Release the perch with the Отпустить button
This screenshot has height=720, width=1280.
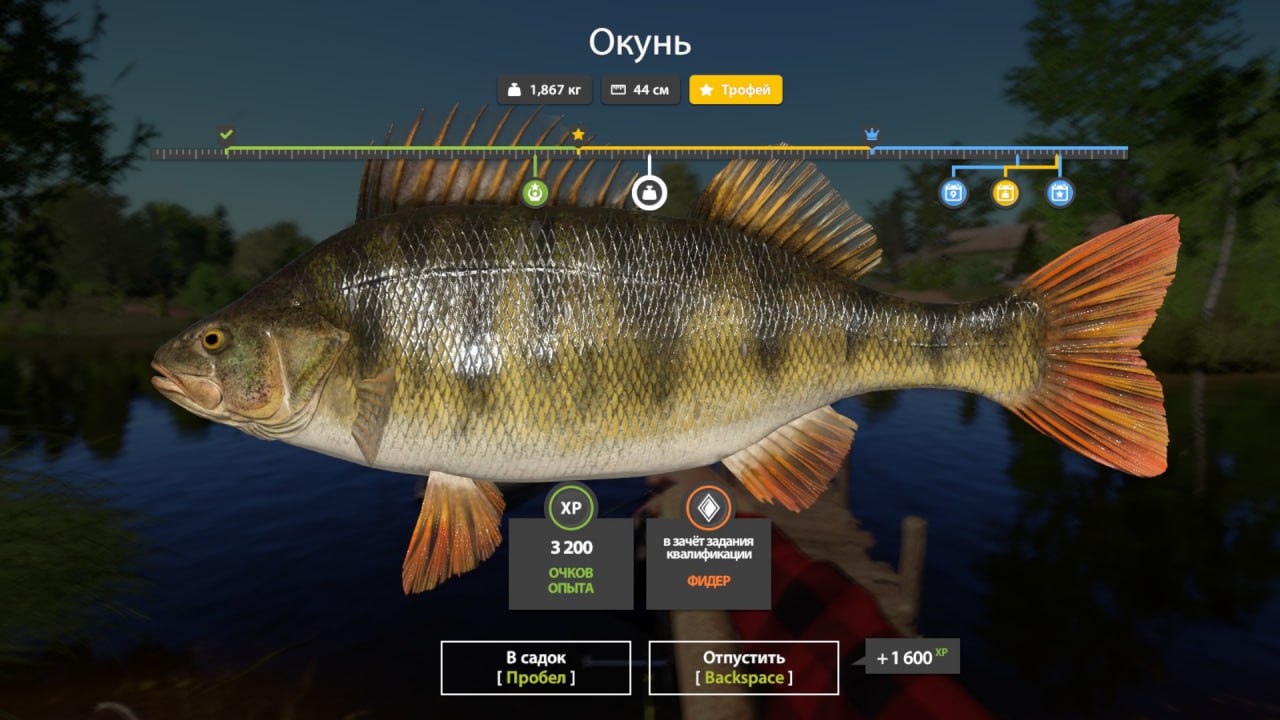point(743,667)
